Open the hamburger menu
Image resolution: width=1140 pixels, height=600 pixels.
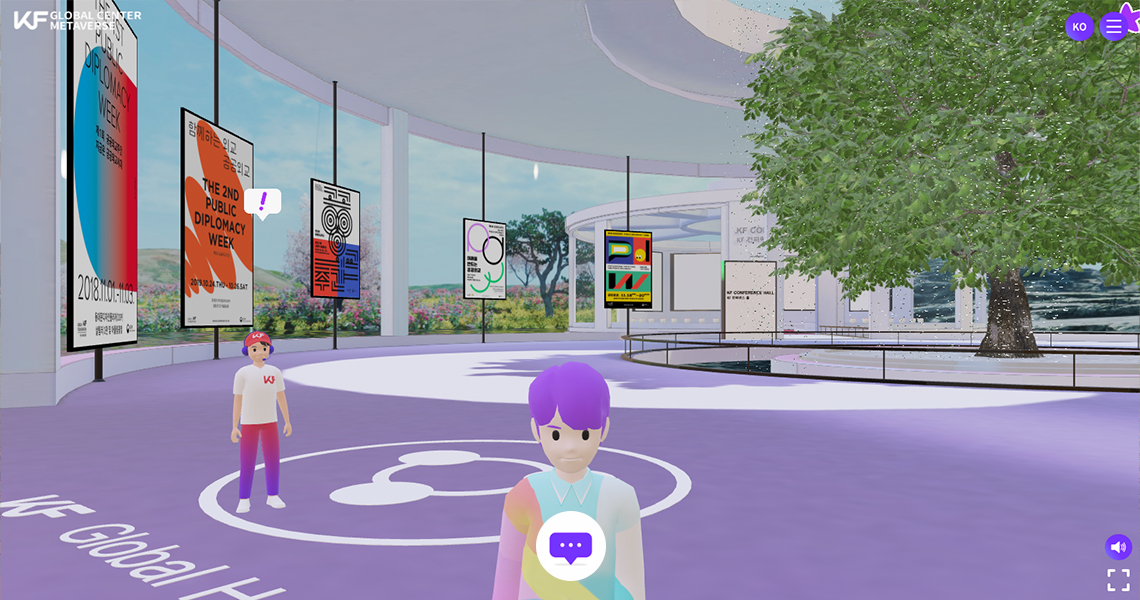tap(1113, 27)
